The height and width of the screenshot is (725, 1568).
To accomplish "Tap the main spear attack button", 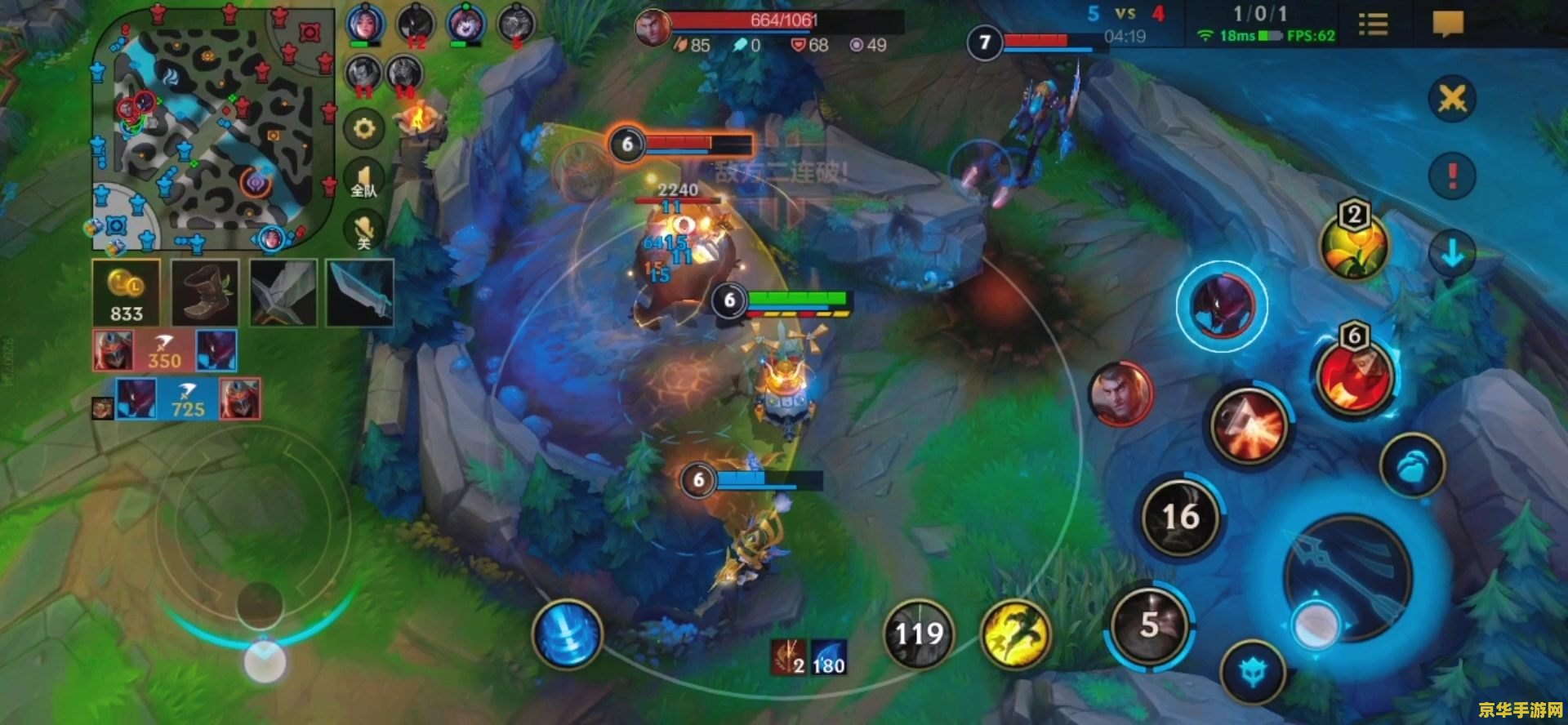I will click(1347, 578).
